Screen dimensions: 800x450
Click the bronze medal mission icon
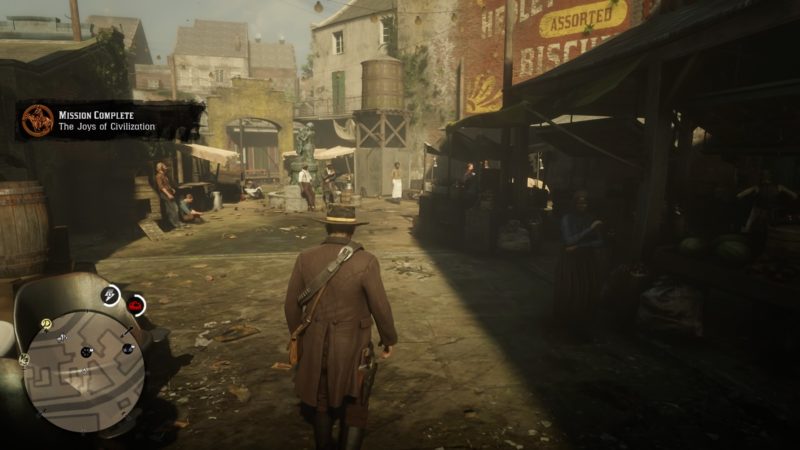[38, 120]
